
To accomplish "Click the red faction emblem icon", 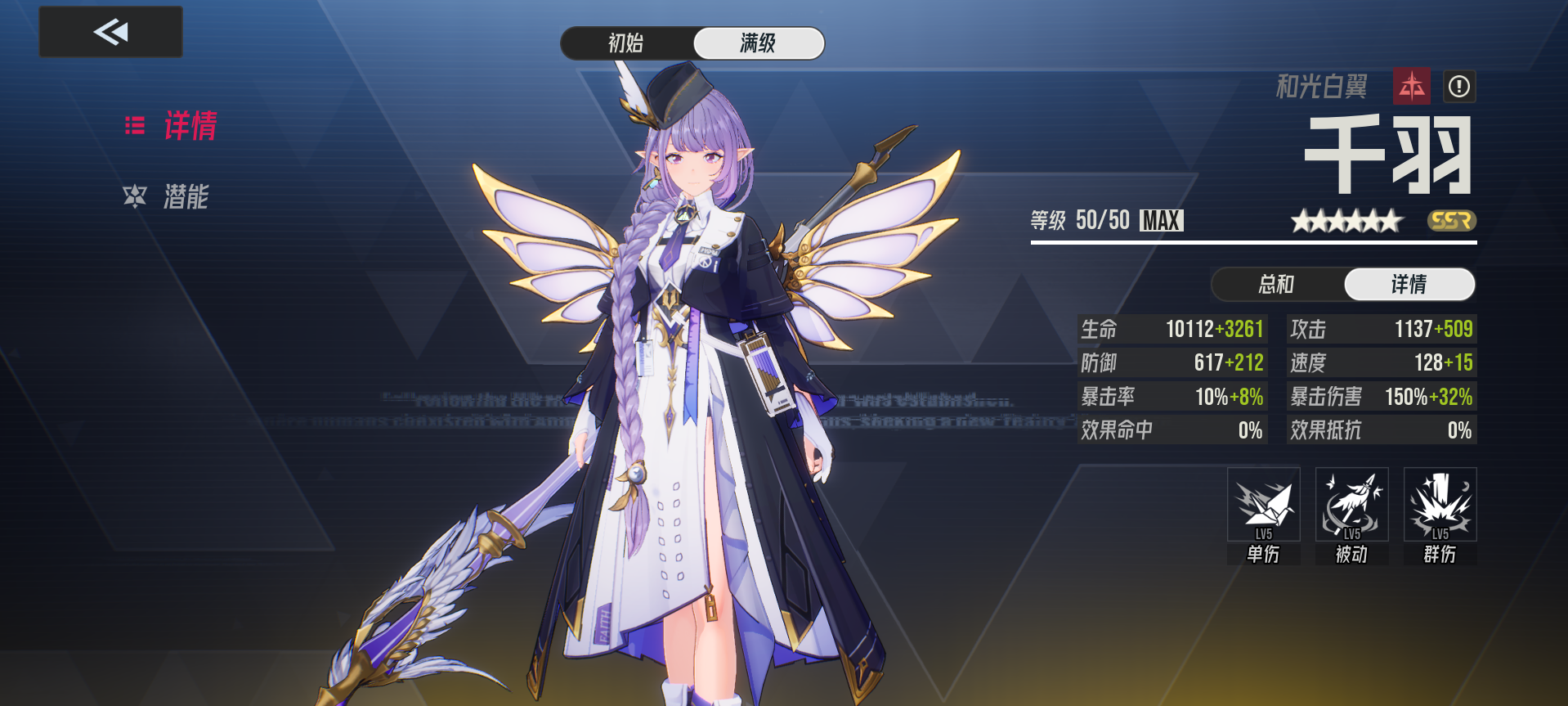I will click(x=1413, y=88).
